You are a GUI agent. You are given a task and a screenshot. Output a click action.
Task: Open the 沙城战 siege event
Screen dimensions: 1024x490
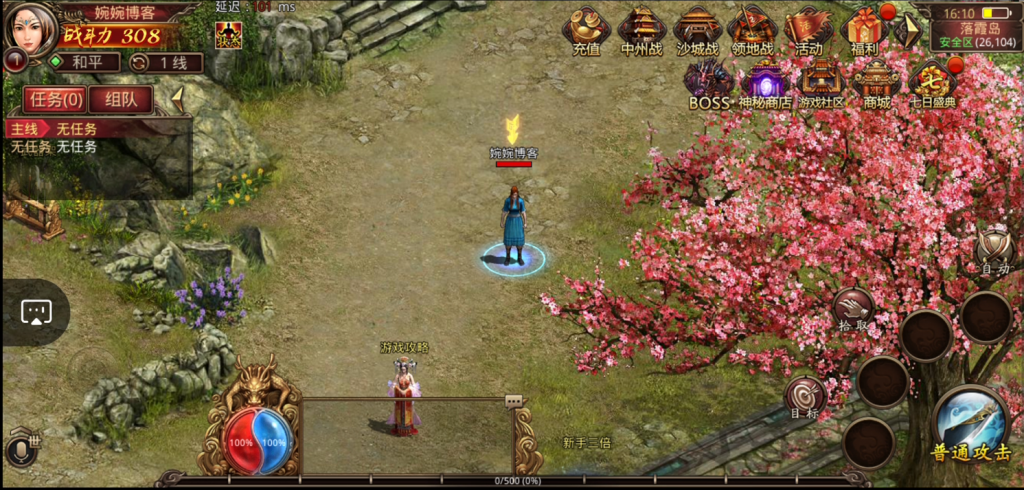[697, 30]
